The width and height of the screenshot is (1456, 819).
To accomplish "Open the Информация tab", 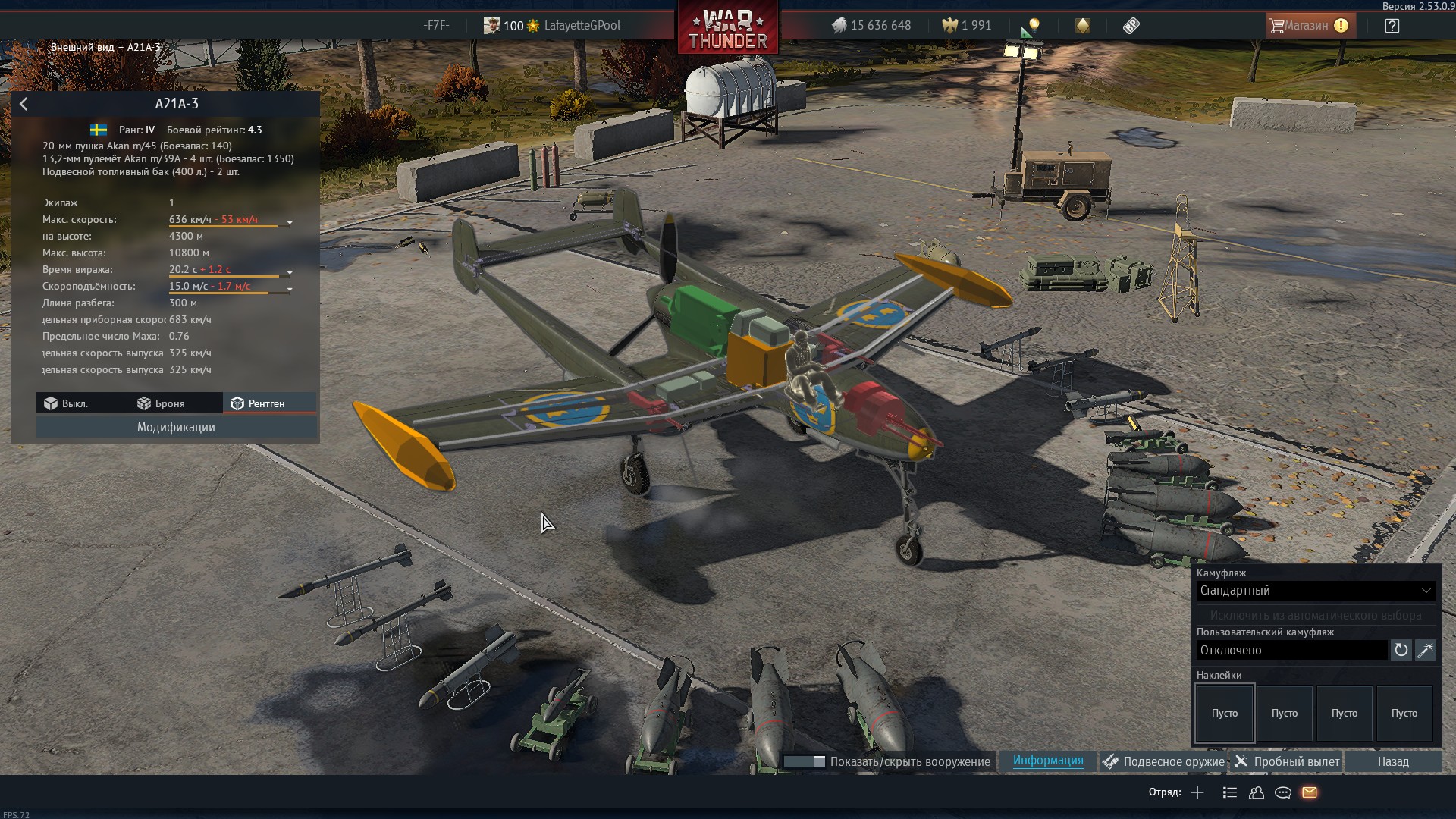I will 1048,761.
